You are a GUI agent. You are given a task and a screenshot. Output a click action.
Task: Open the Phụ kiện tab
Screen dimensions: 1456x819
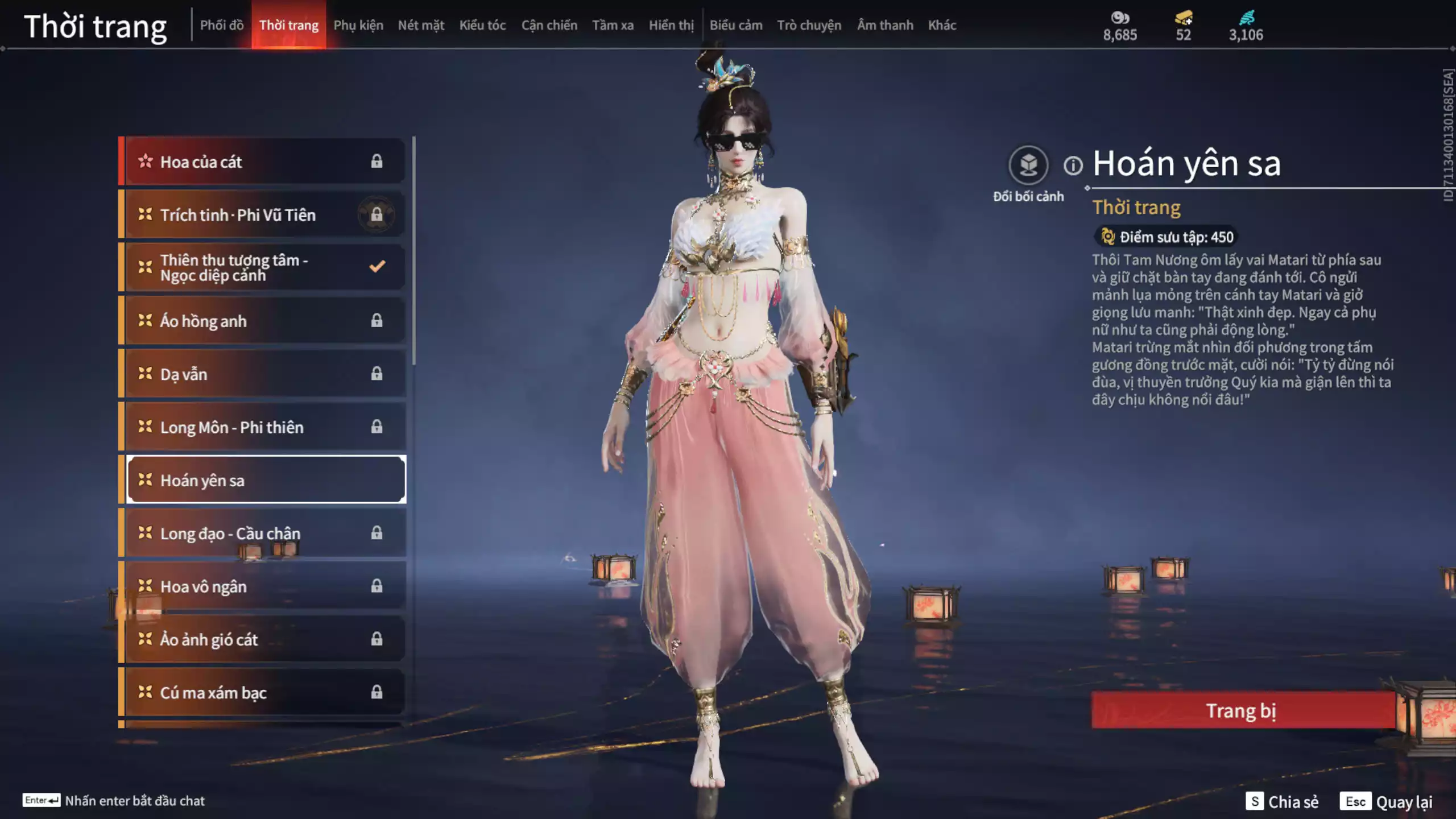tap(358, 25)
